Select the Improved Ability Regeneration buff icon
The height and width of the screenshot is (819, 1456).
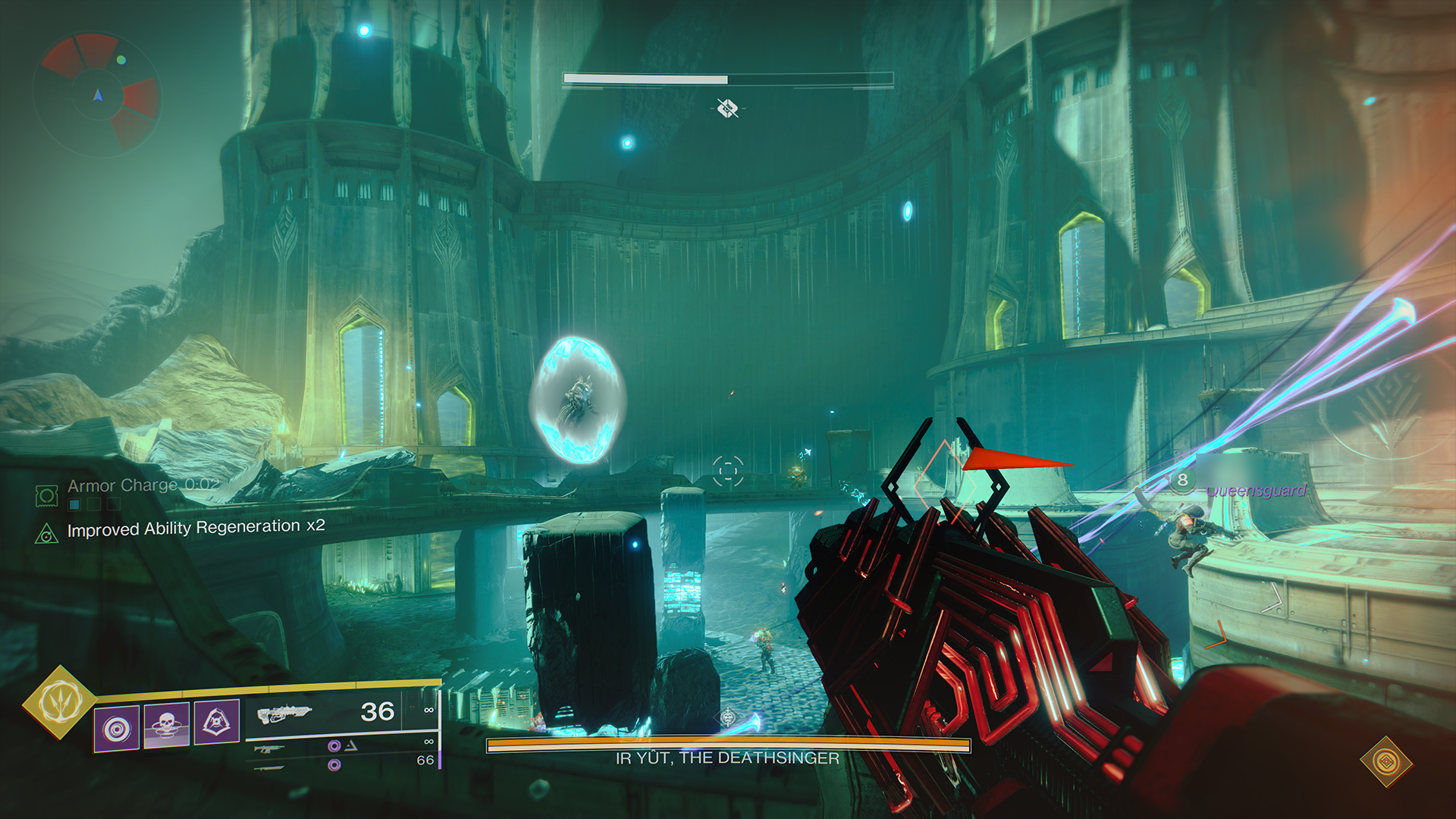[47, 535]
